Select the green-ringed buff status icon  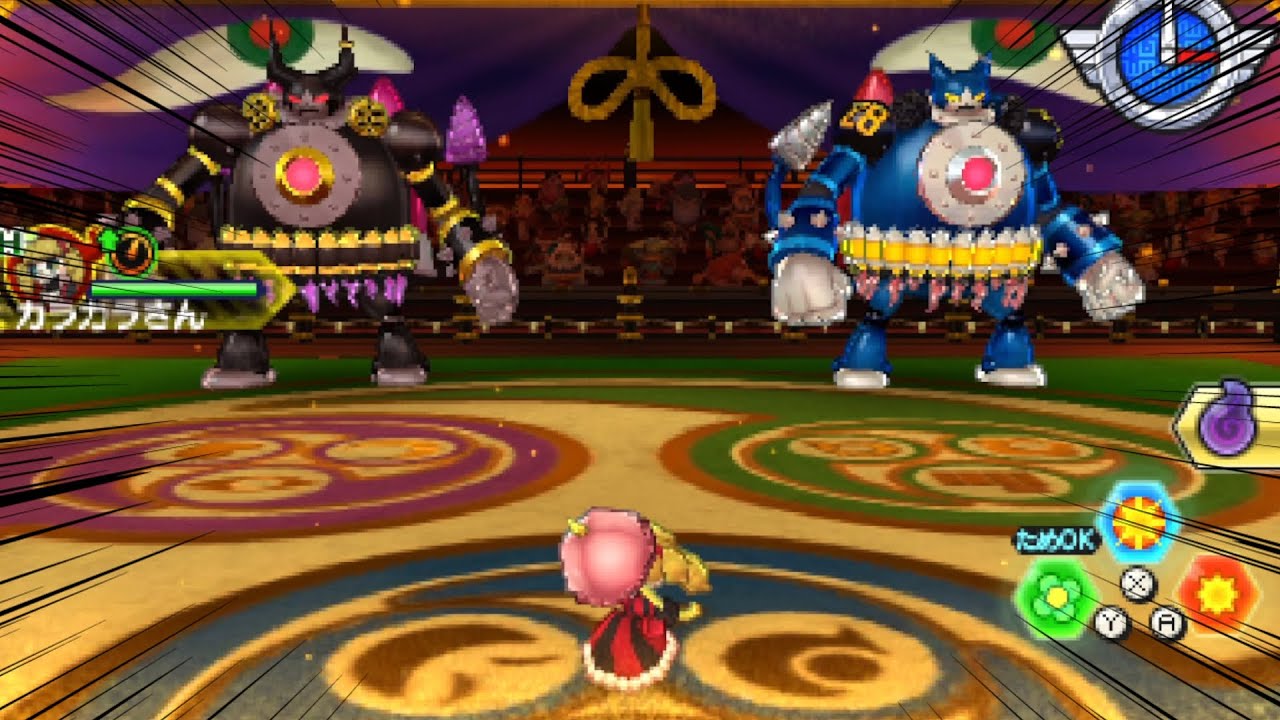(x=131, y=250)
